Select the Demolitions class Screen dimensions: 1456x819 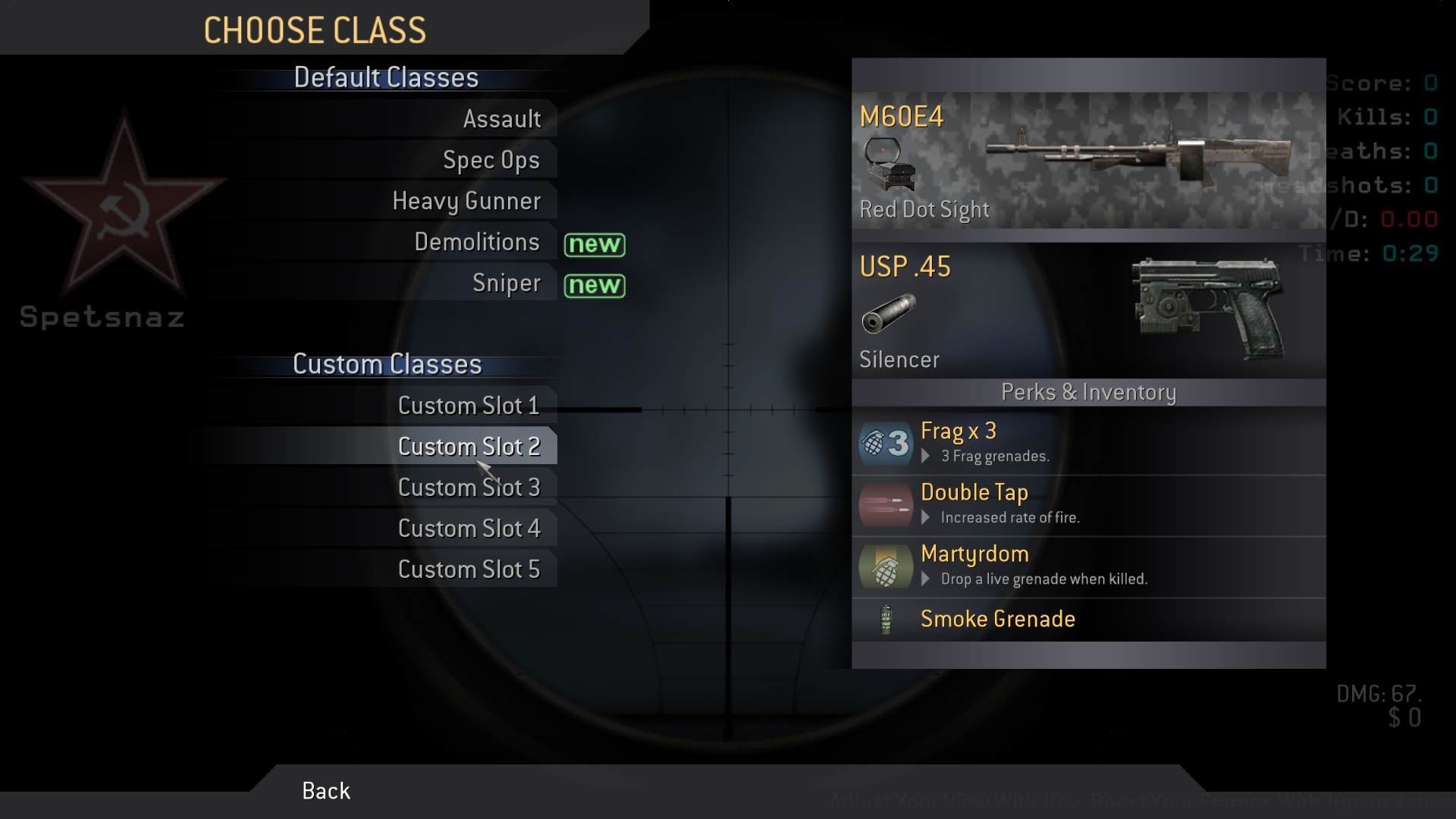476,242
